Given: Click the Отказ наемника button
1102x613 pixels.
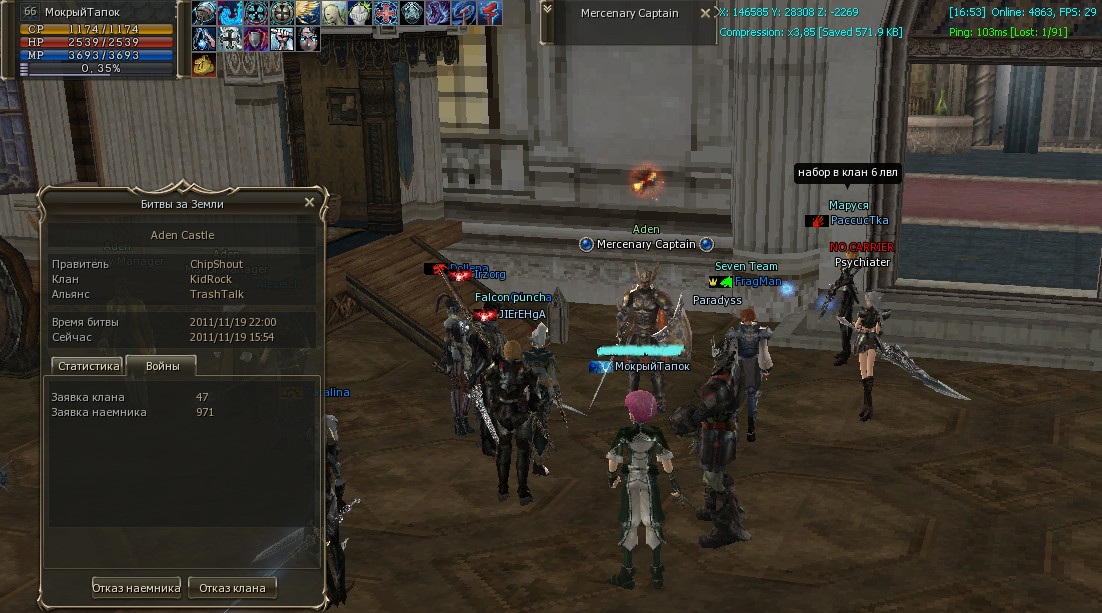Looking at the screenshot, I should [137, 587].
